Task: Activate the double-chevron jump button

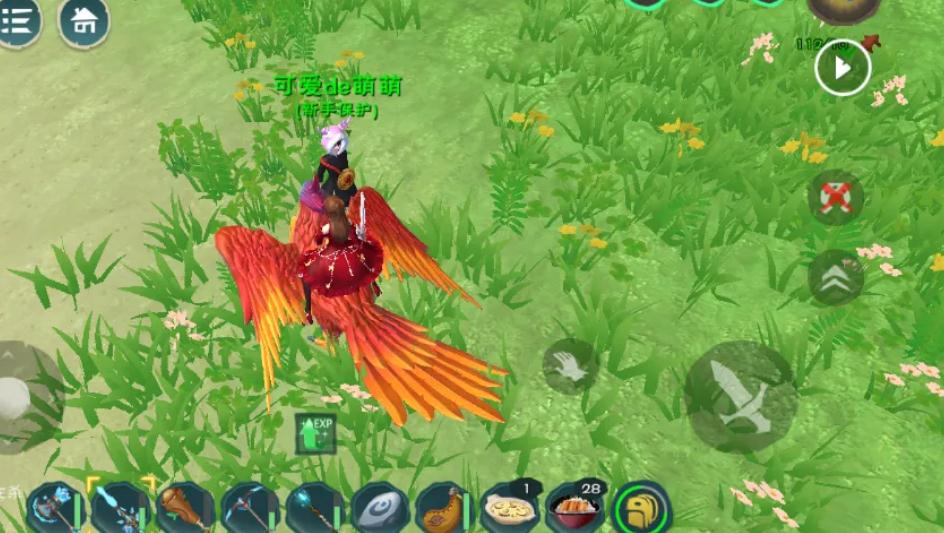Action: pyautogui.click(x=835, y=277)
